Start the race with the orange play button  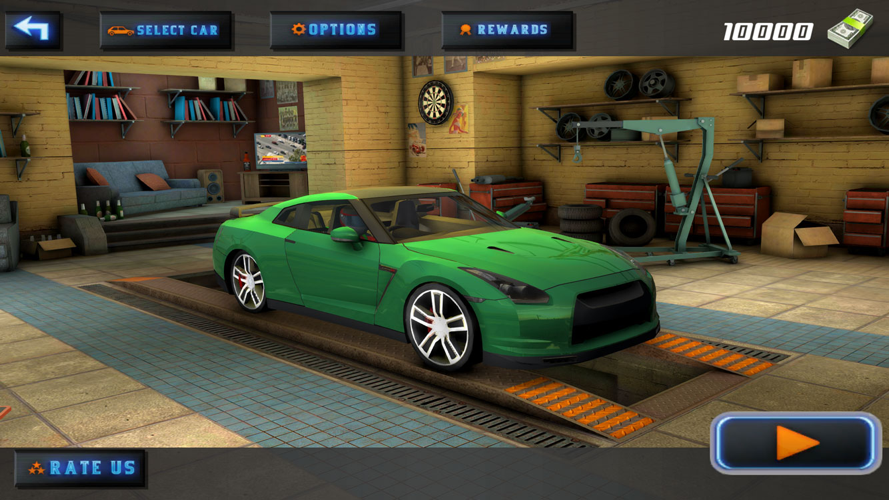[796, 443]
